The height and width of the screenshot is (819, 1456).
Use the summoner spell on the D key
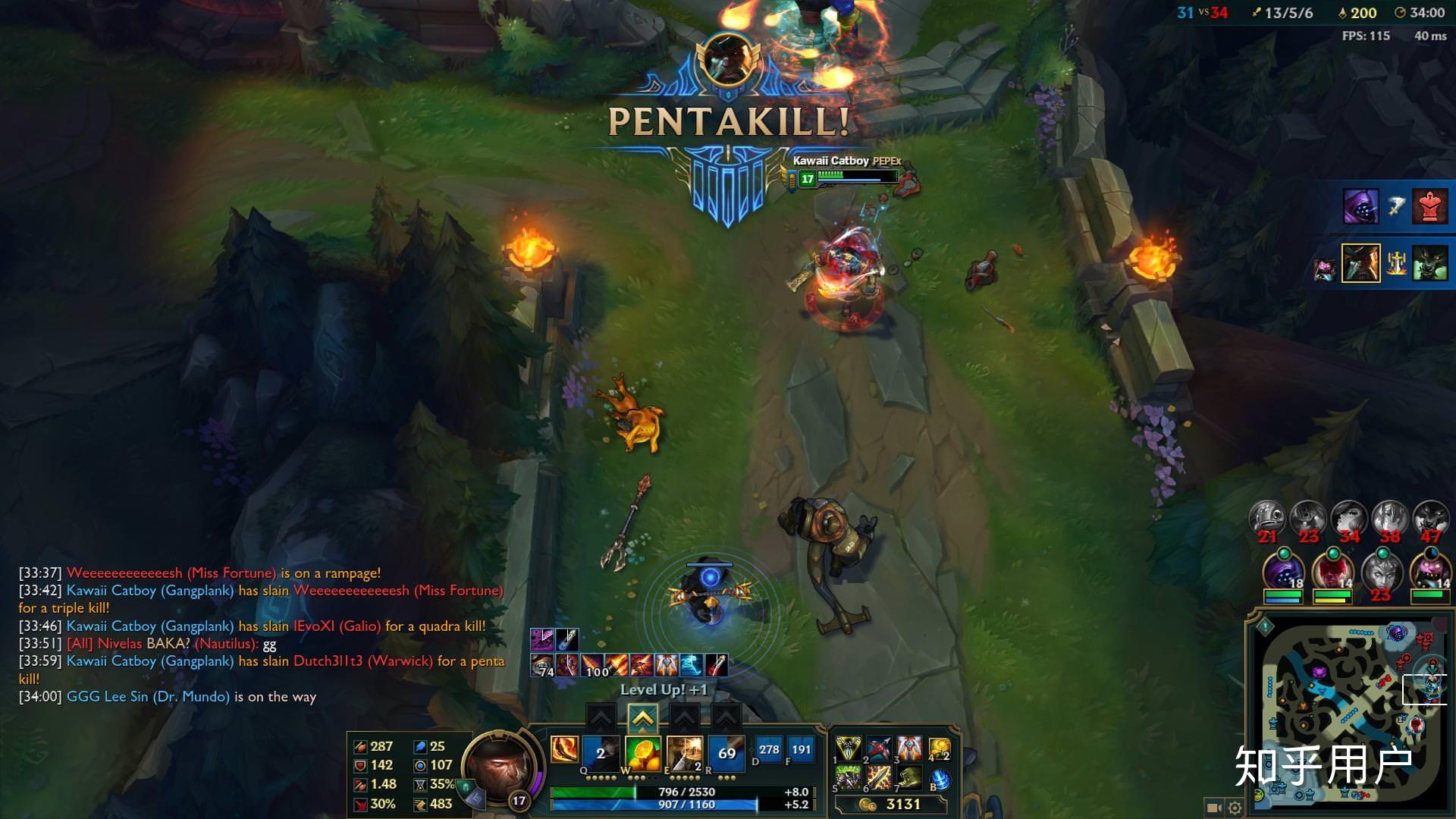click(769, 750)
